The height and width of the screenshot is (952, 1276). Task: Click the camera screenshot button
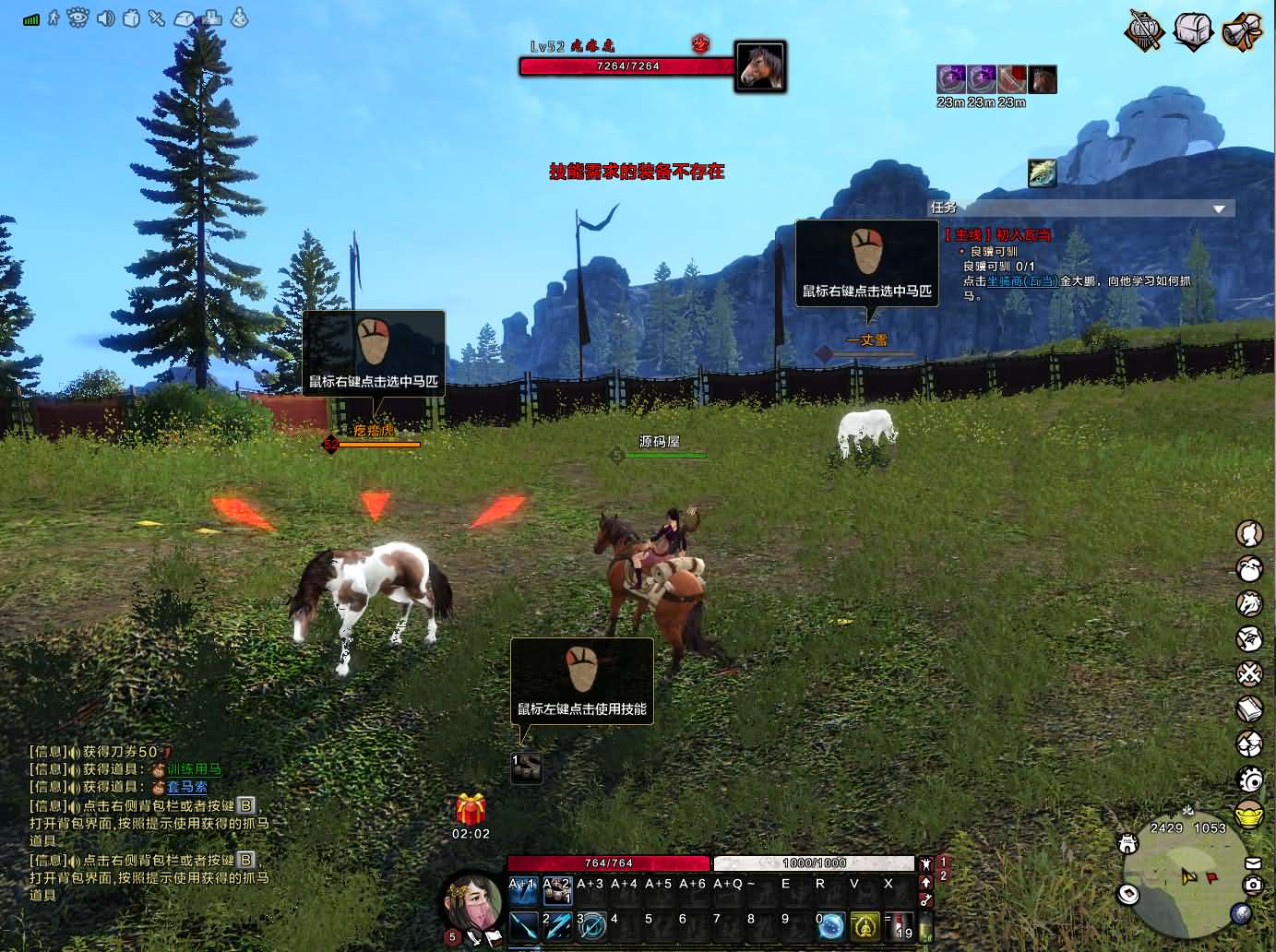coord(1252,885)
